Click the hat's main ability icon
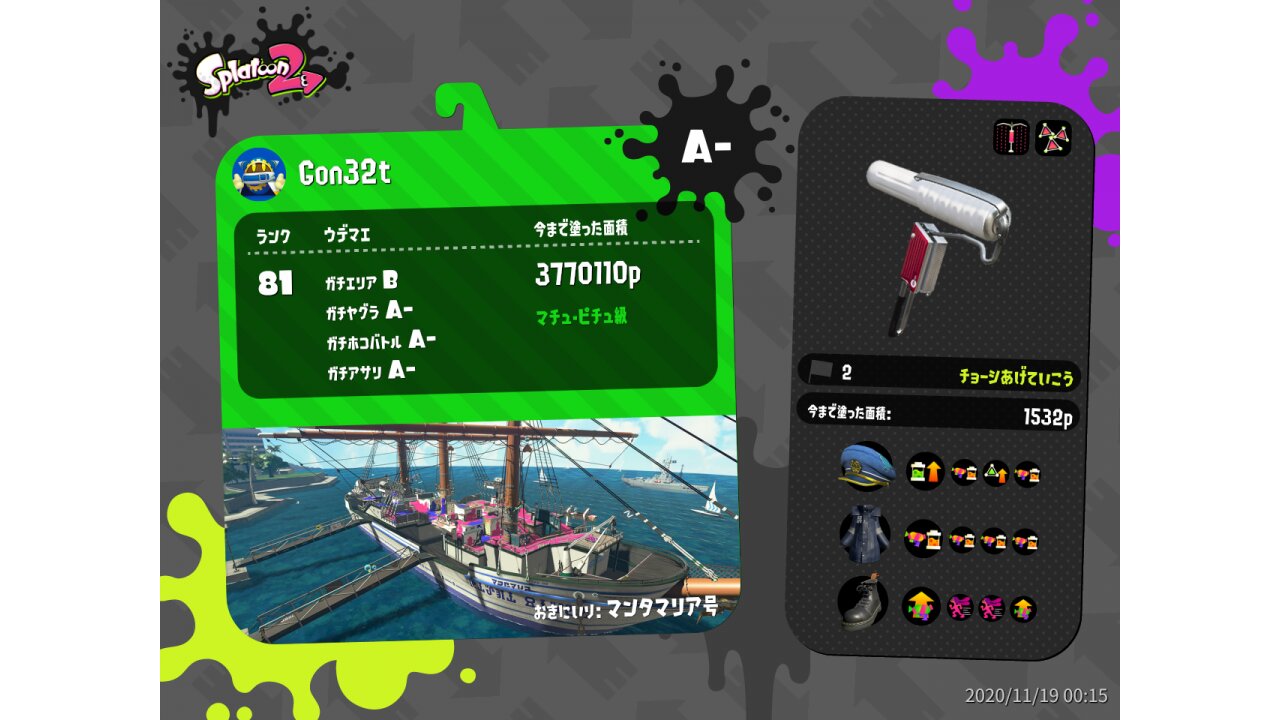The image size is (1280, 720). pos(925,470)
